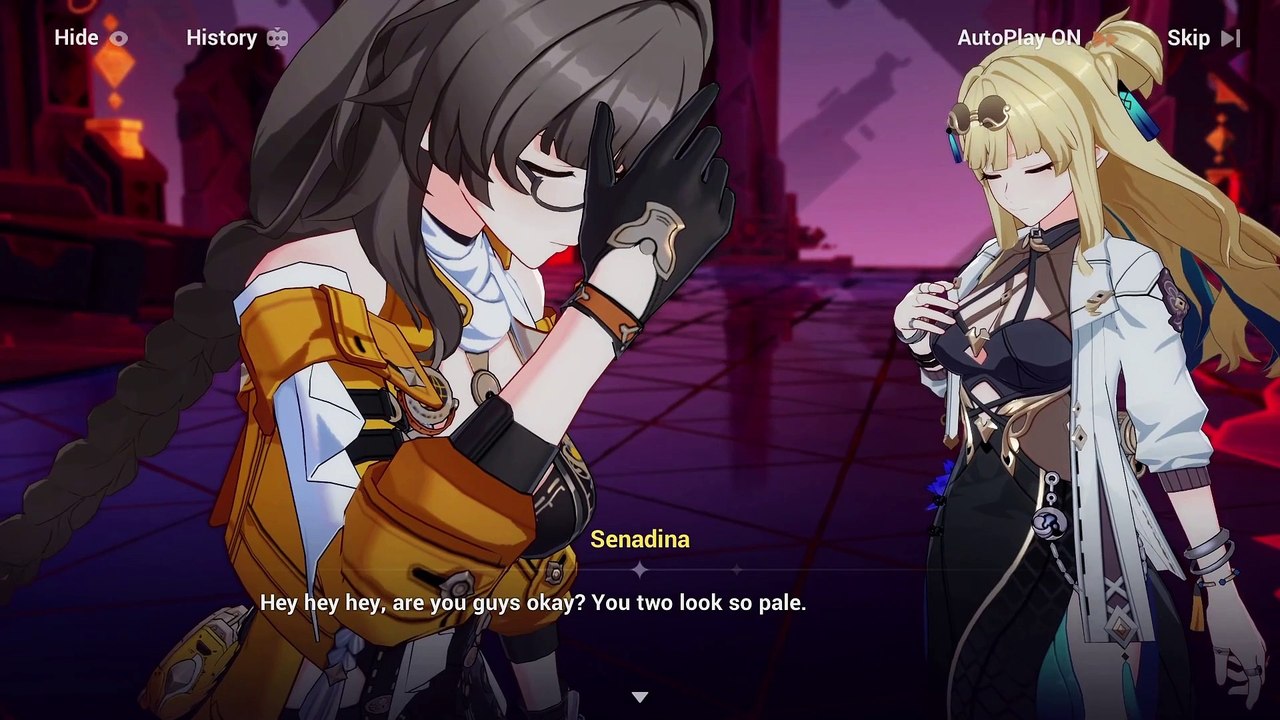Skip the current cutscene
Image resolution: width=1280 pixels, height=720 pixels.
pyautogui.click(x=1203, y=38)
